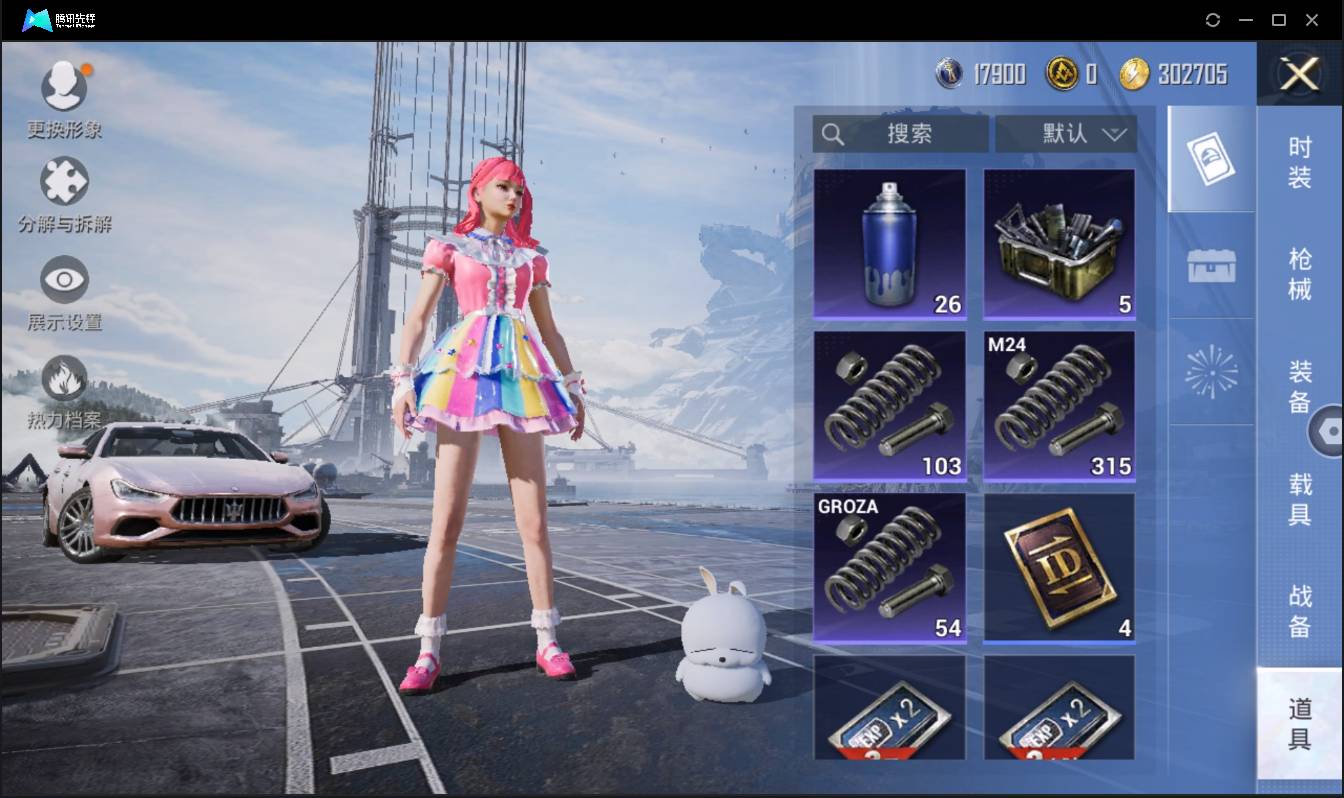Maximize the emulator window
Viewport: 1344px width, 798px height.
coord(1278,20)
